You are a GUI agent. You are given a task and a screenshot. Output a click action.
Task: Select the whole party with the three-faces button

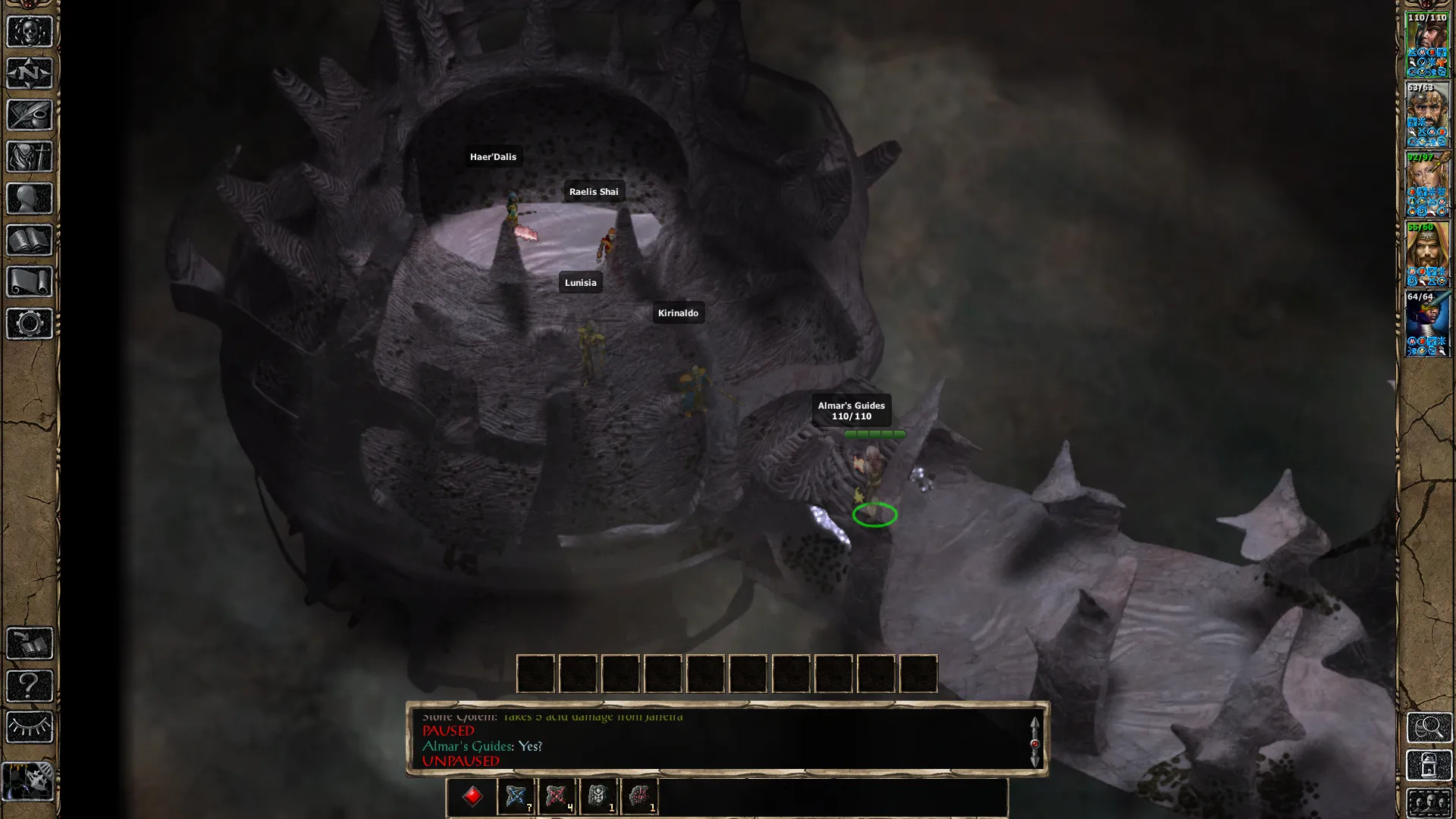[x=1429, y=802]
